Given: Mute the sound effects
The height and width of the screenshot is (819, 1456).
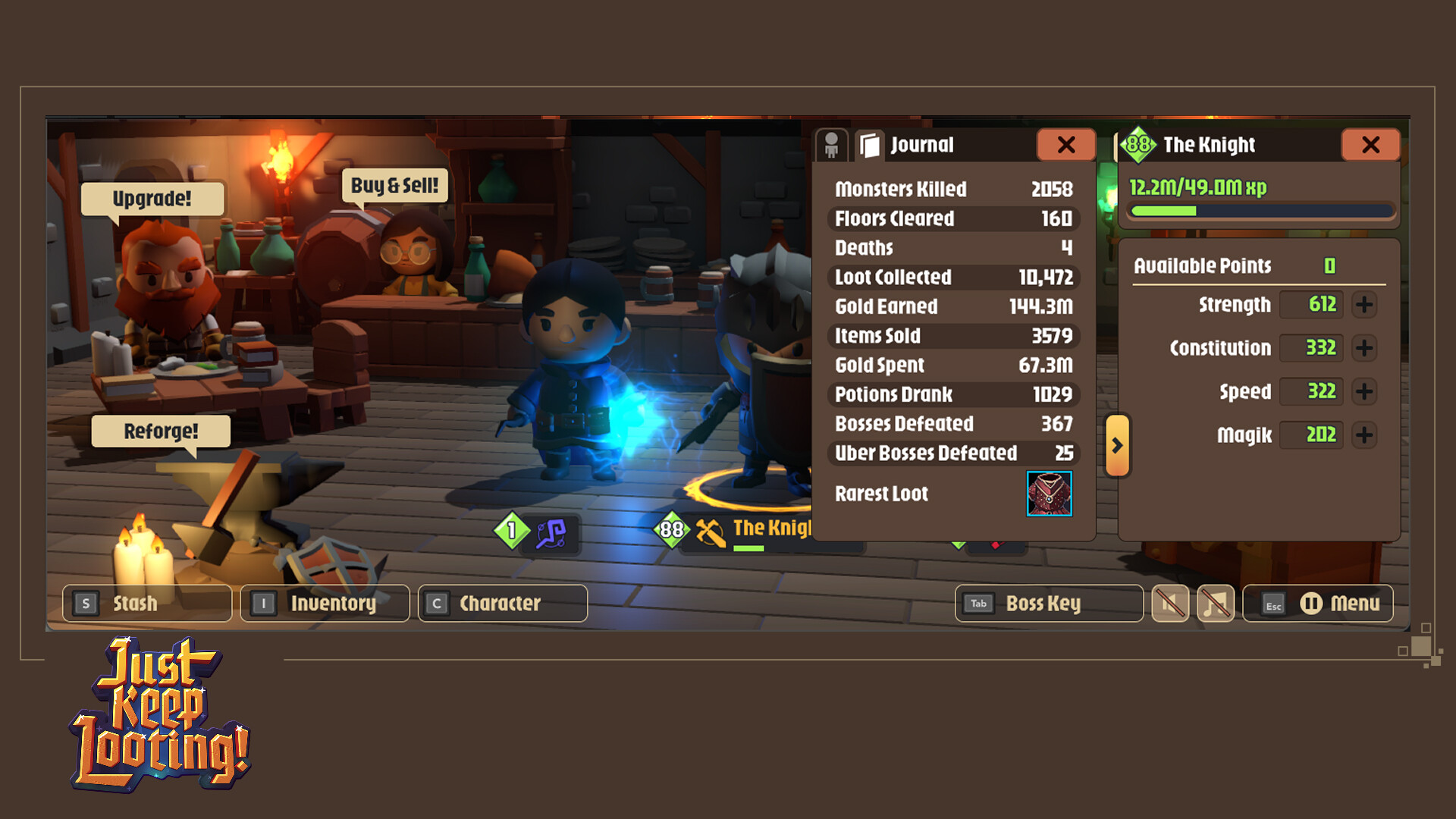Looking at the screenshot, I should coord(1170,604).
